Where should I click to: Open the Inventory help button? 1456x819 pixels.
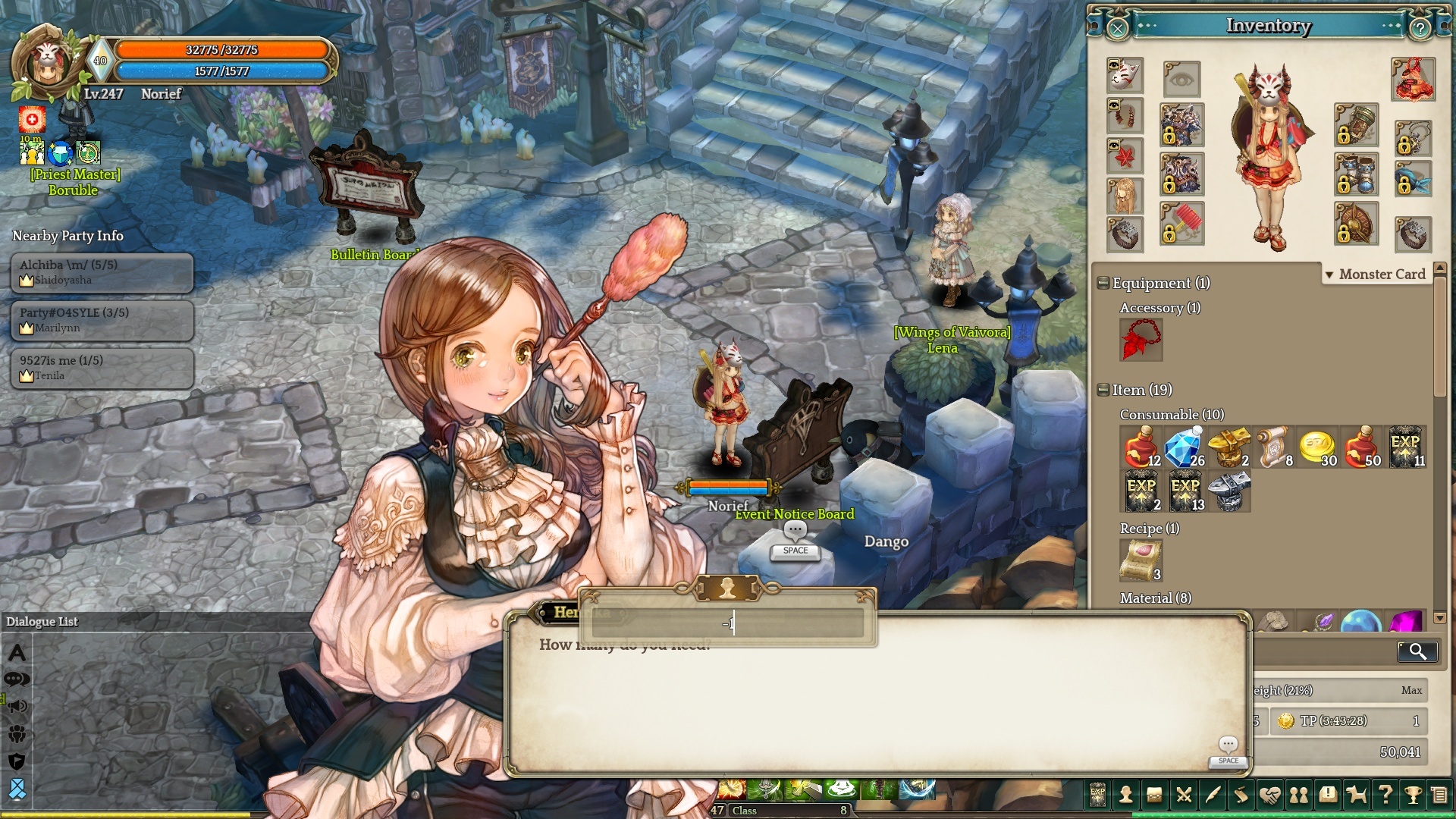pyautogui.click(x=1420, y=29)
